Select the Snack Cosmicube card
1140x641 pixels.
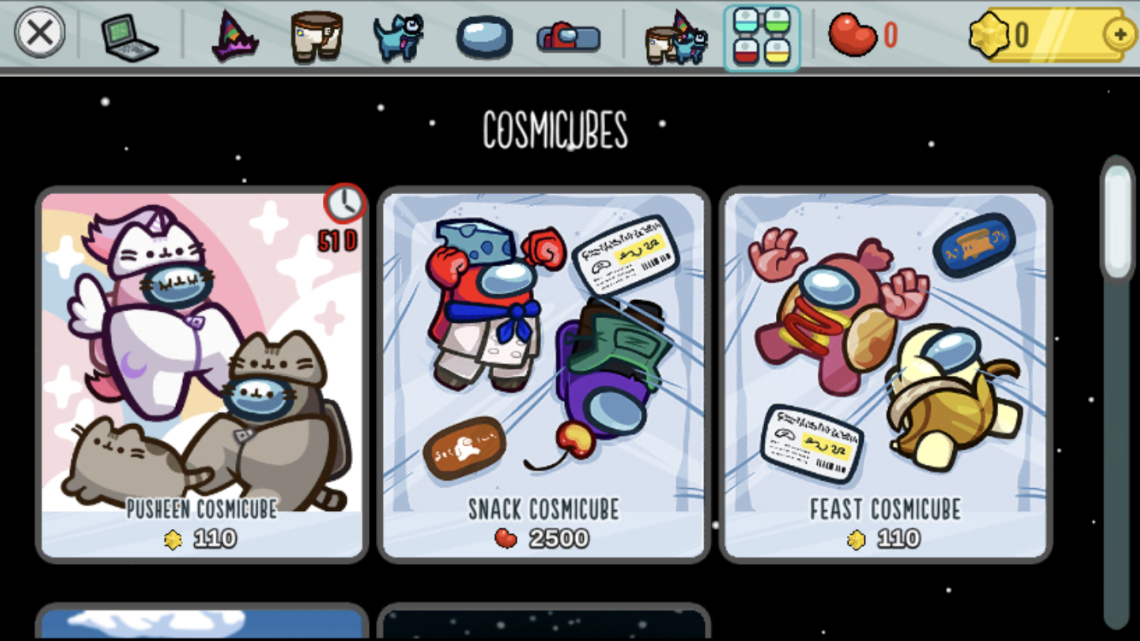coord(544,372)
